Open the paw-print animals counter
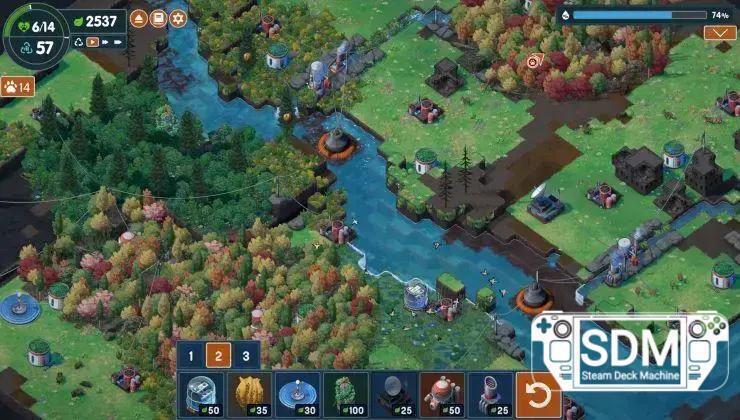 point(17,86)
